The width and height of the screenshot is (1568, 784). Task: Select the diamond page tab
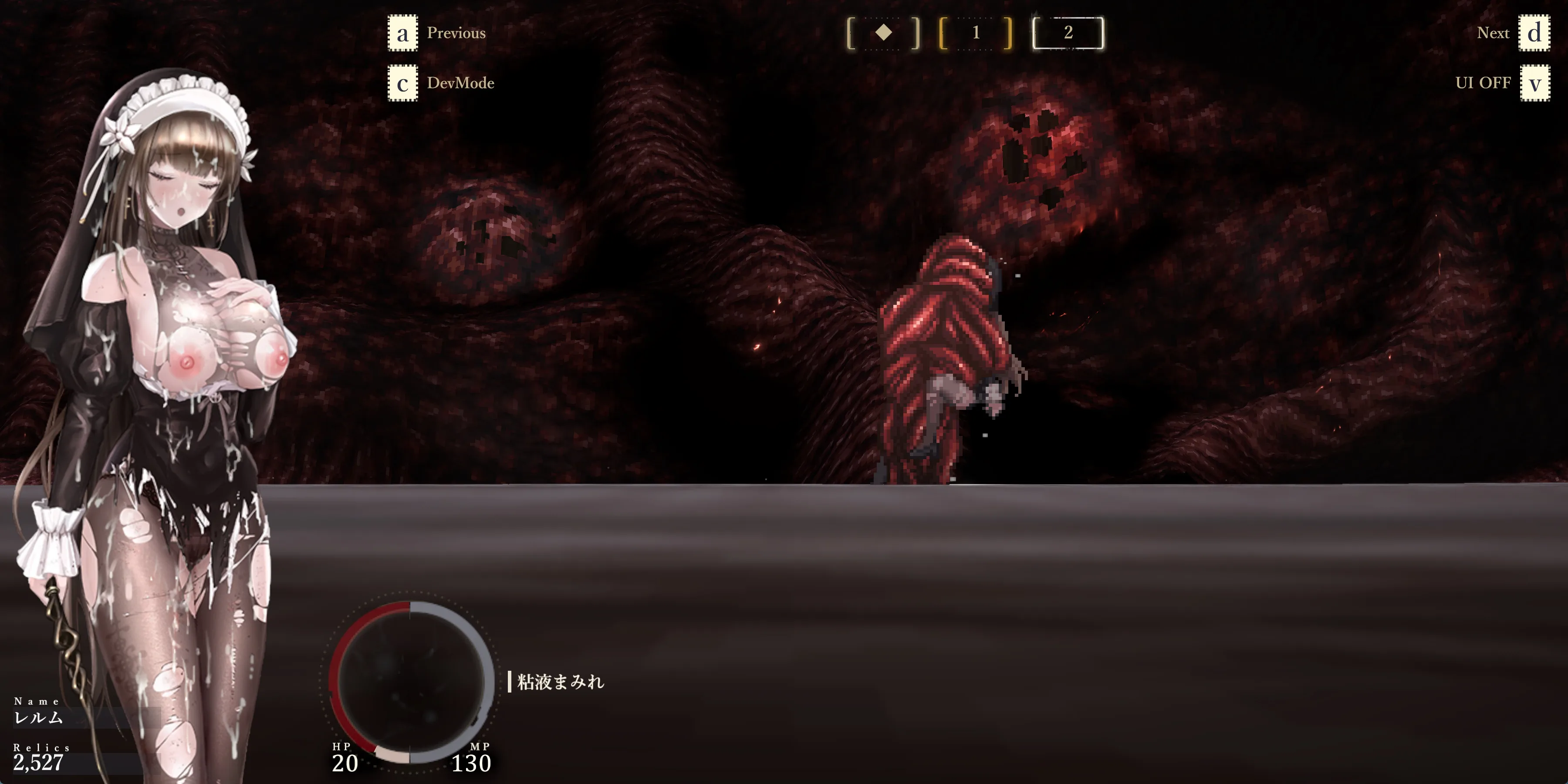click(x=883, y=33)
